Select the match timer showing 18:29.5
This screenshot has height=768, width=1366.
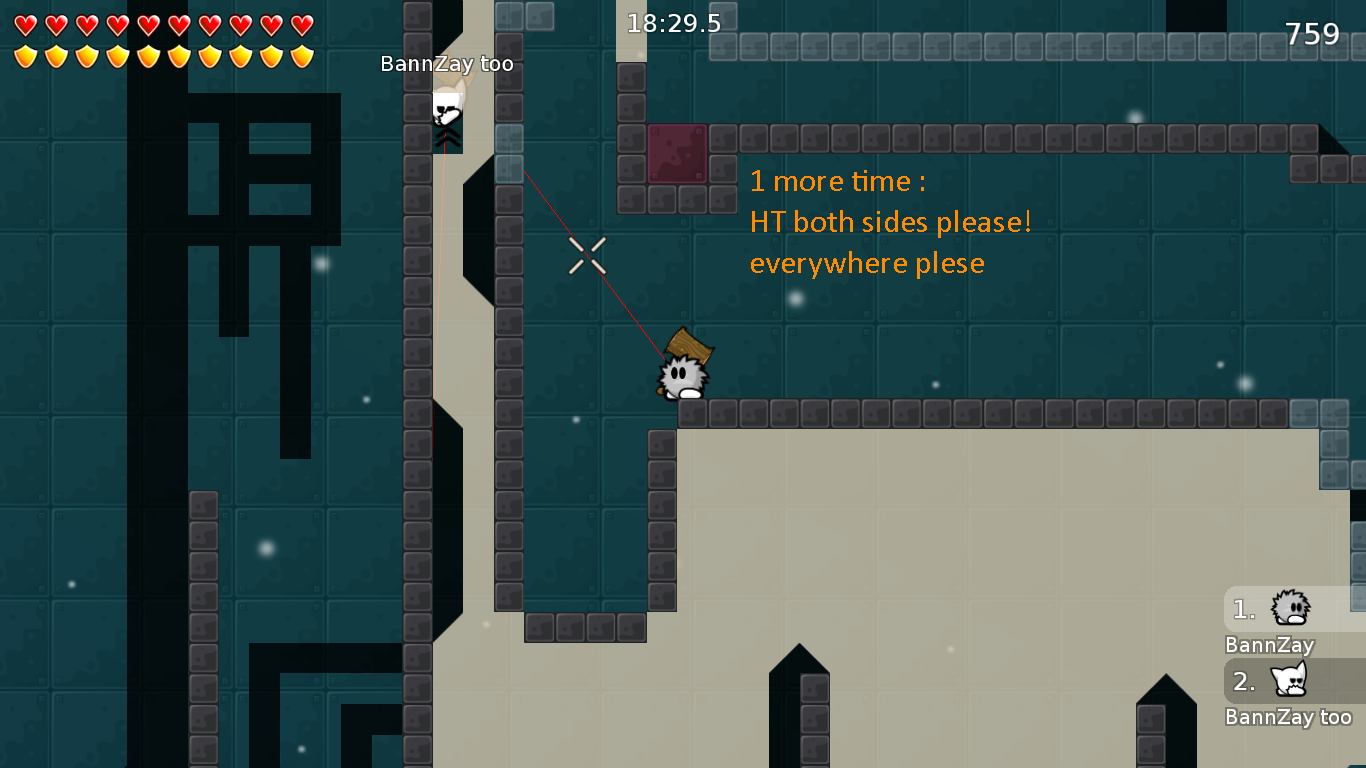pyautogui.click(x=672, y=21)
